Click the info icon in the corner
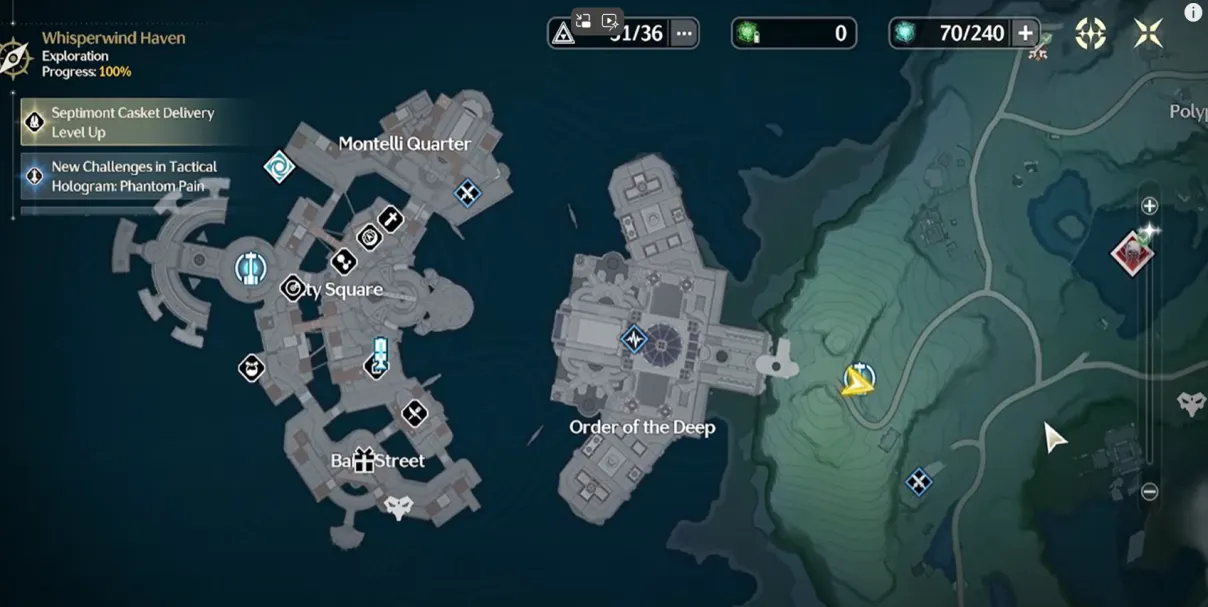 click(1192, 12)
